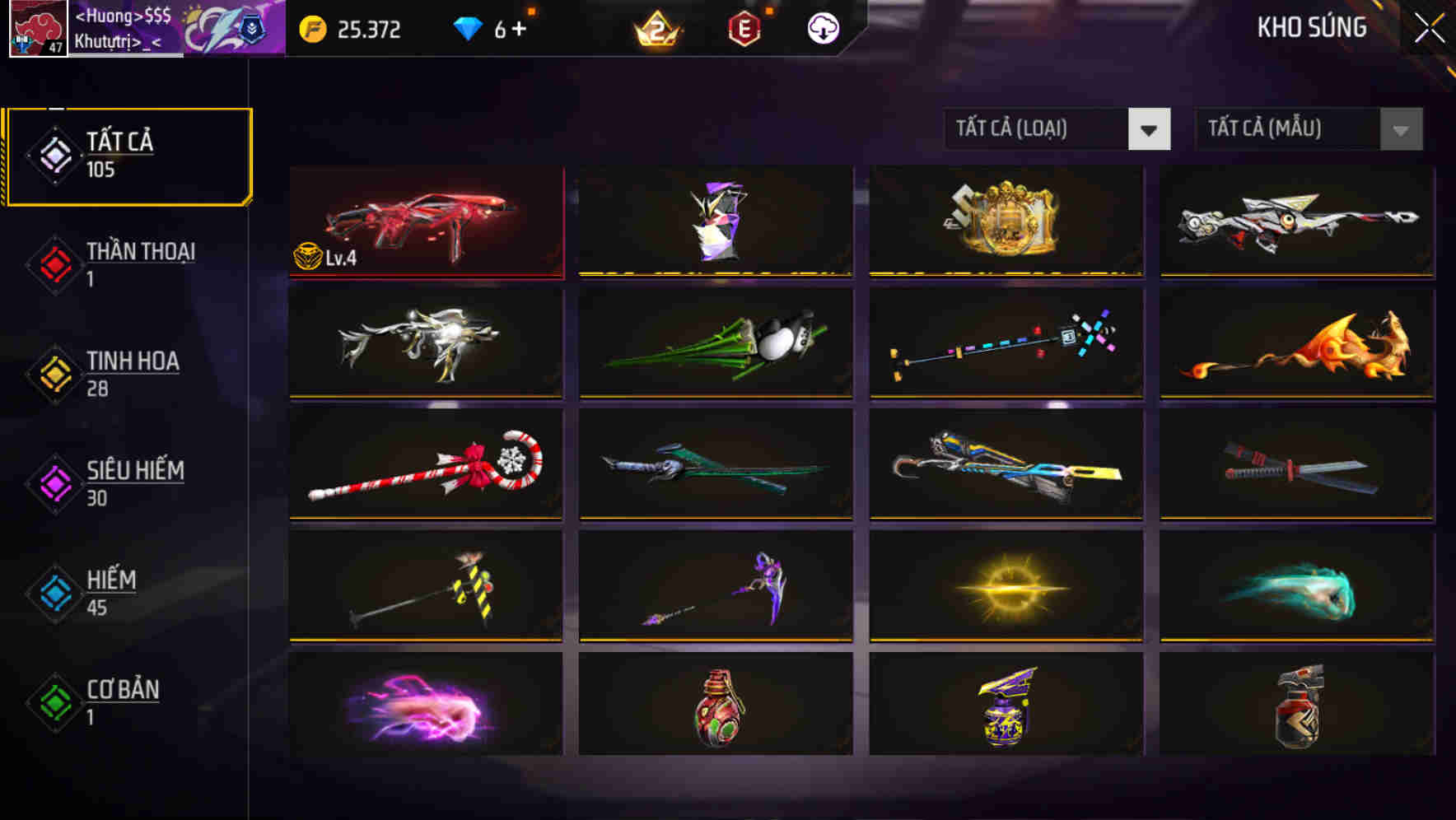Click the KHO SÚNG title text

pos(1312,27)
